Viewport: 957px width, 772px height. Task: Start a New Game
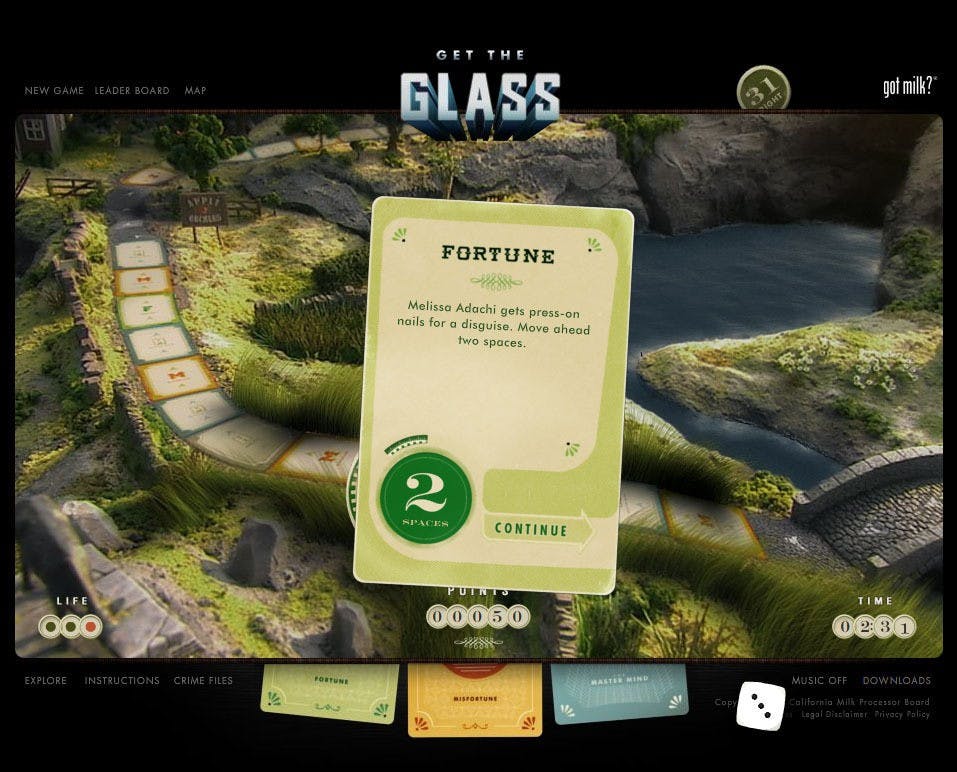pyautogui.click(x=54, y=91)
